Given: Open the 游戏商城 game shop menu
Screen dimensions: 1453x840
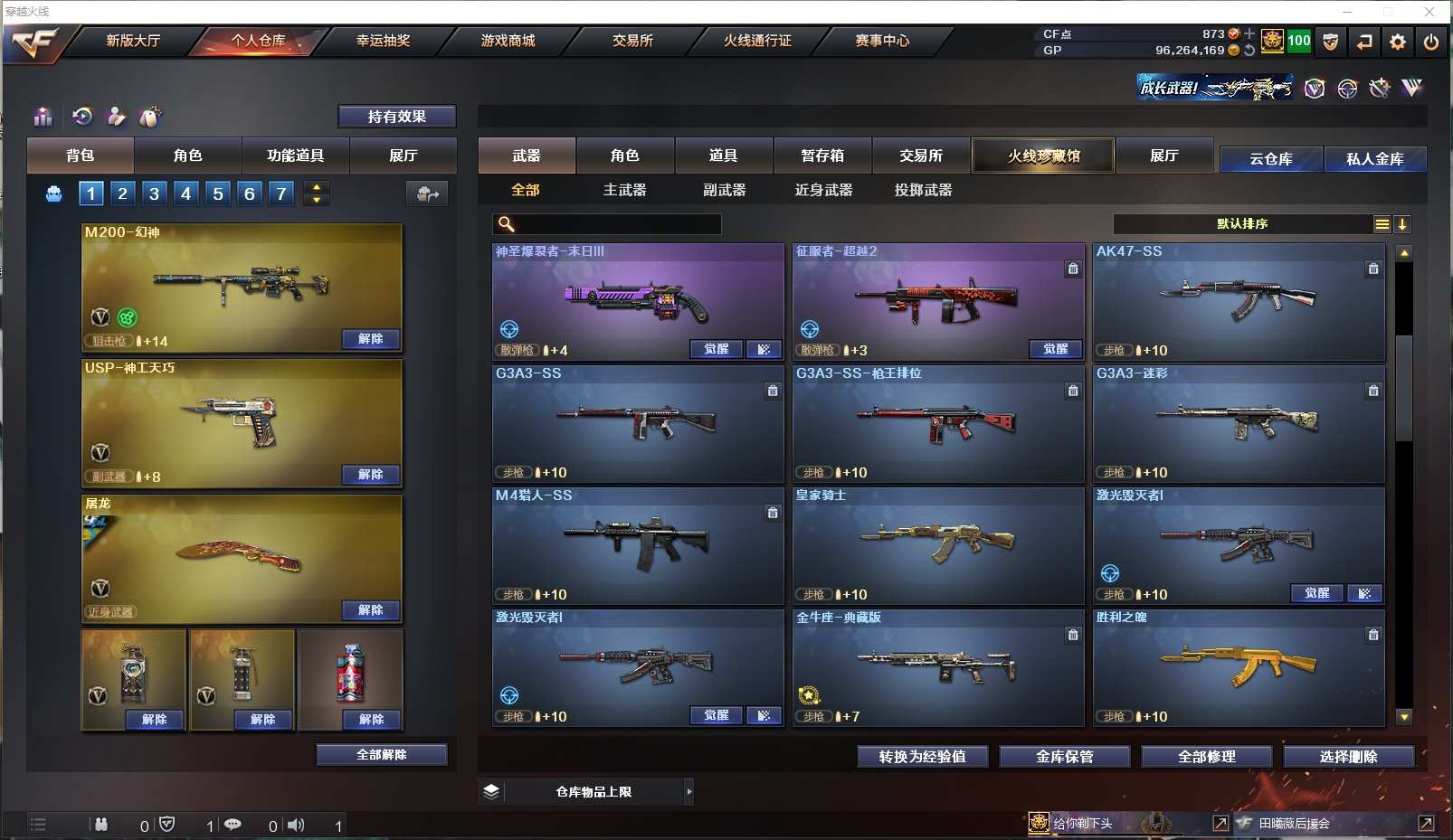Looking at the screenshot, I should 508,41.
